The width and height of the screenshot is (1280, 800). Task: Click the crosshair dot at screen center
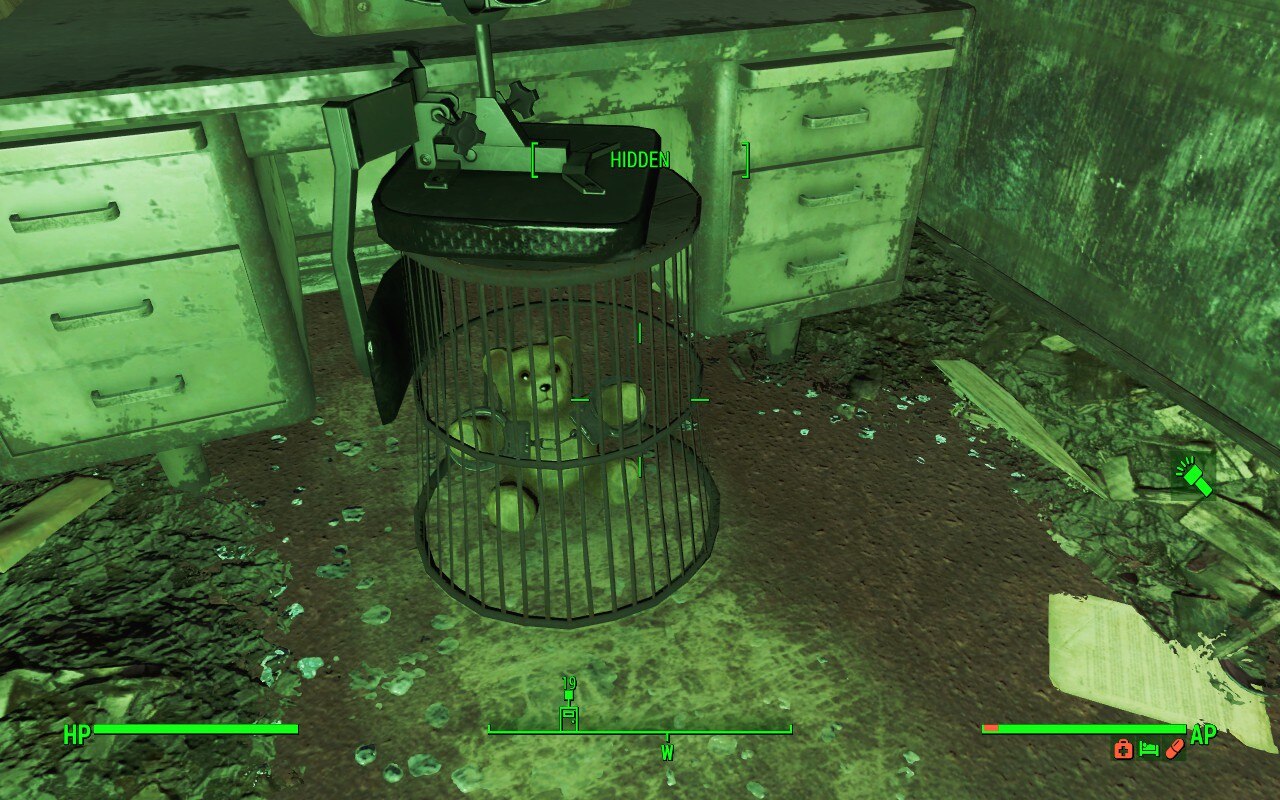(x=640, y=400)
